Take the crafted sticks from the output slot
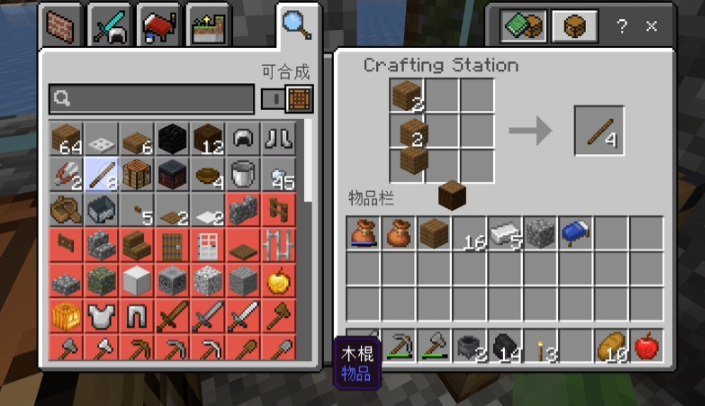This screenshot has width=705, height=406. click(599, 131)
